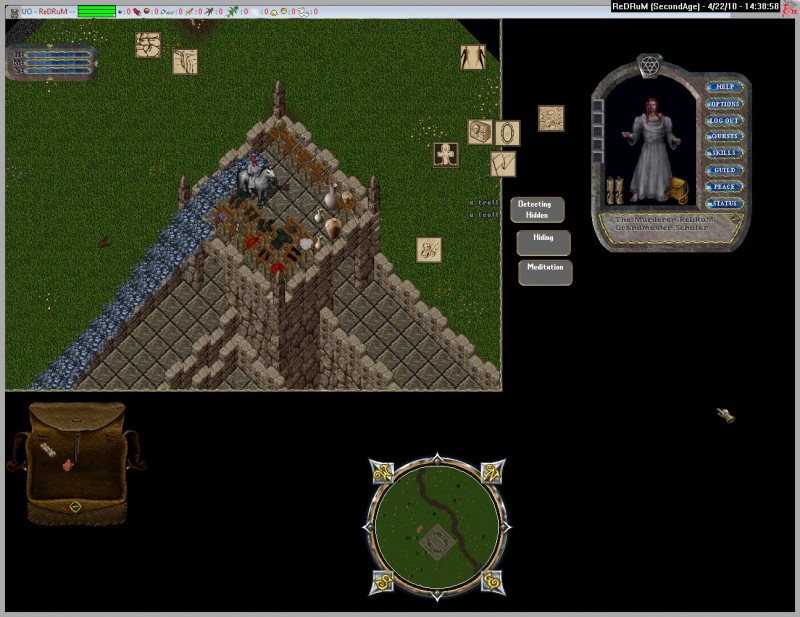This screenshot has height=617, width=800.
Task: Show the character Status window
Action: pyautogui.click(x=723, y=203)
